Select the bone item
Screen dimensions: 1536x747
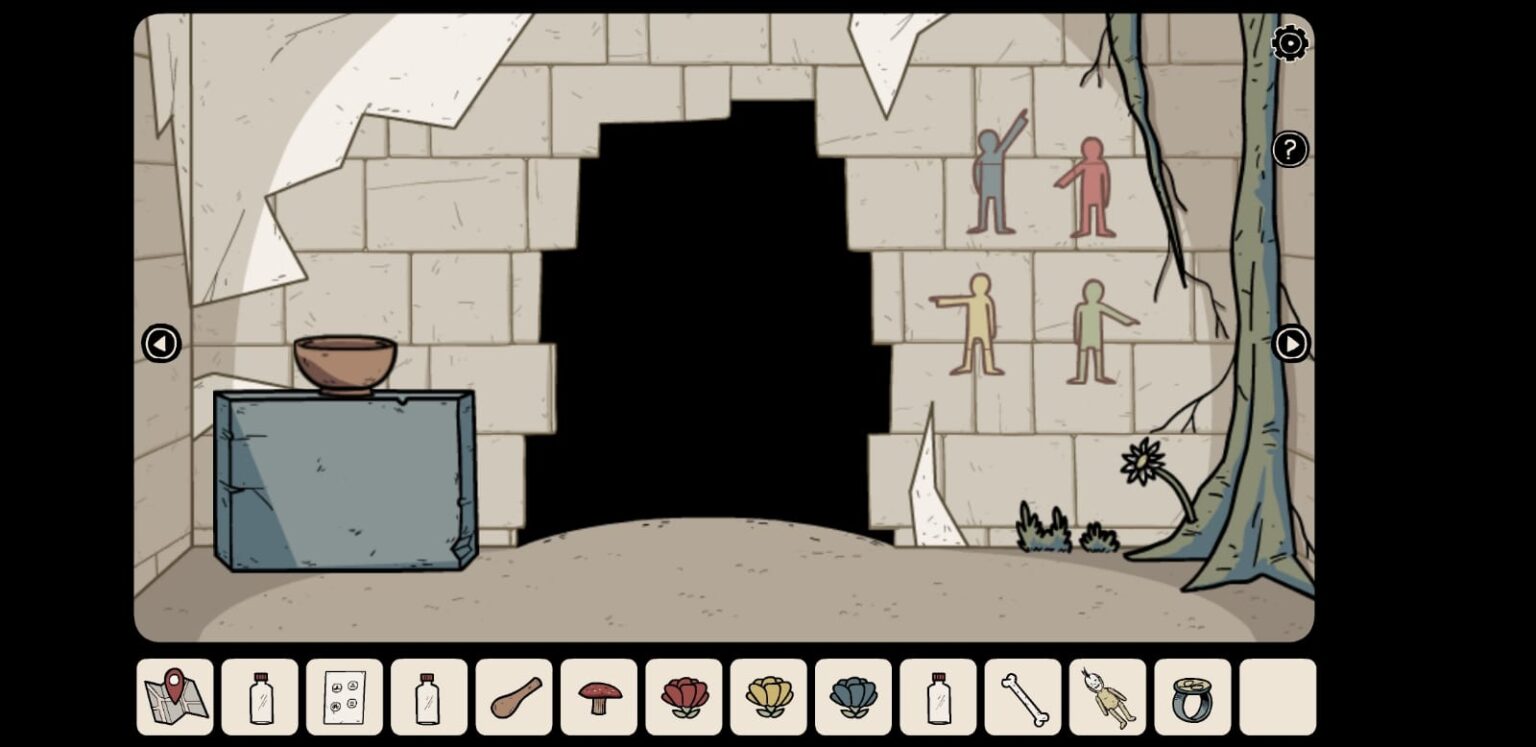tap(1021, 697)
